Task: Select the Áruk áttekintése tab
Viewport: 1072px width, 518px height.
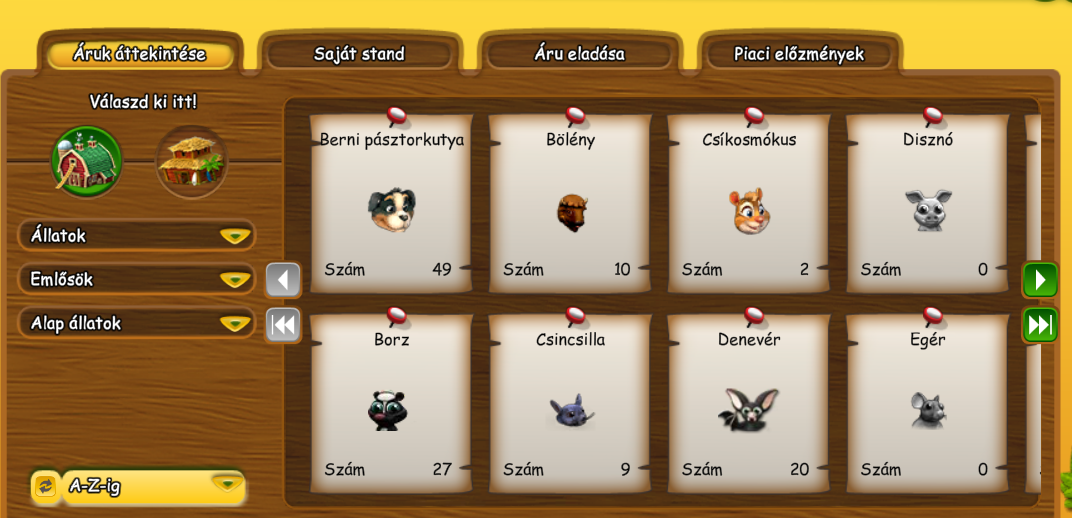Action: [x=139, y=54]
